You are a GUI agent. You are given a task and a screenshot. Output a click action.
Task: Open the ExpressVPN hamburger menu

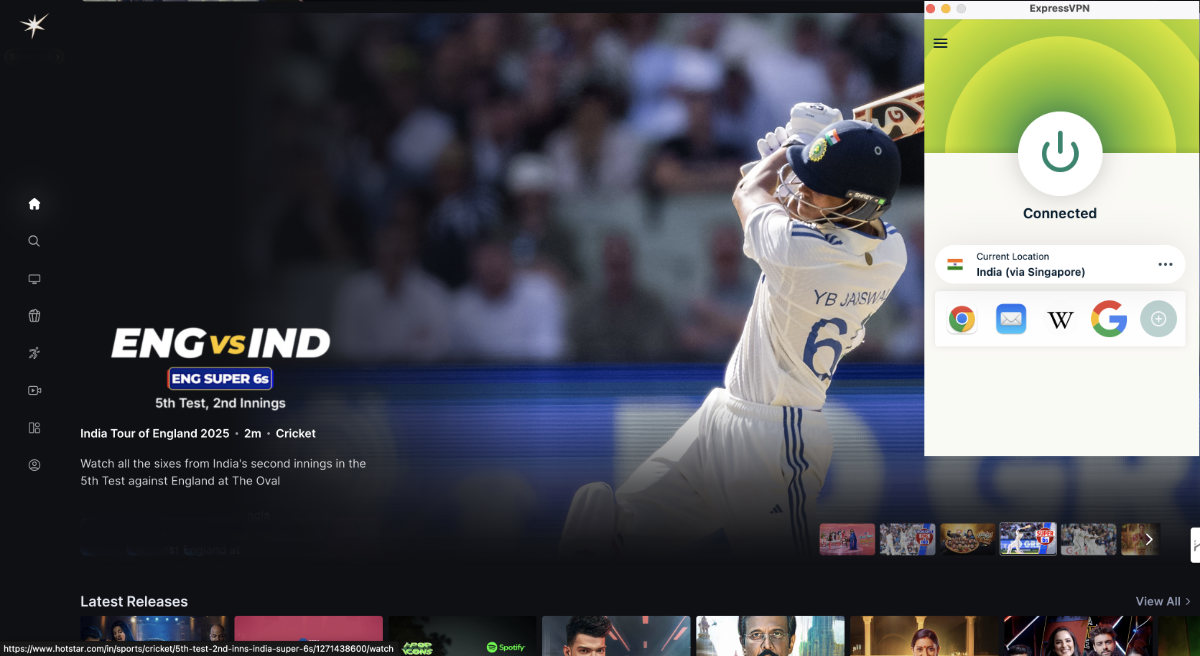click(940, 43)
